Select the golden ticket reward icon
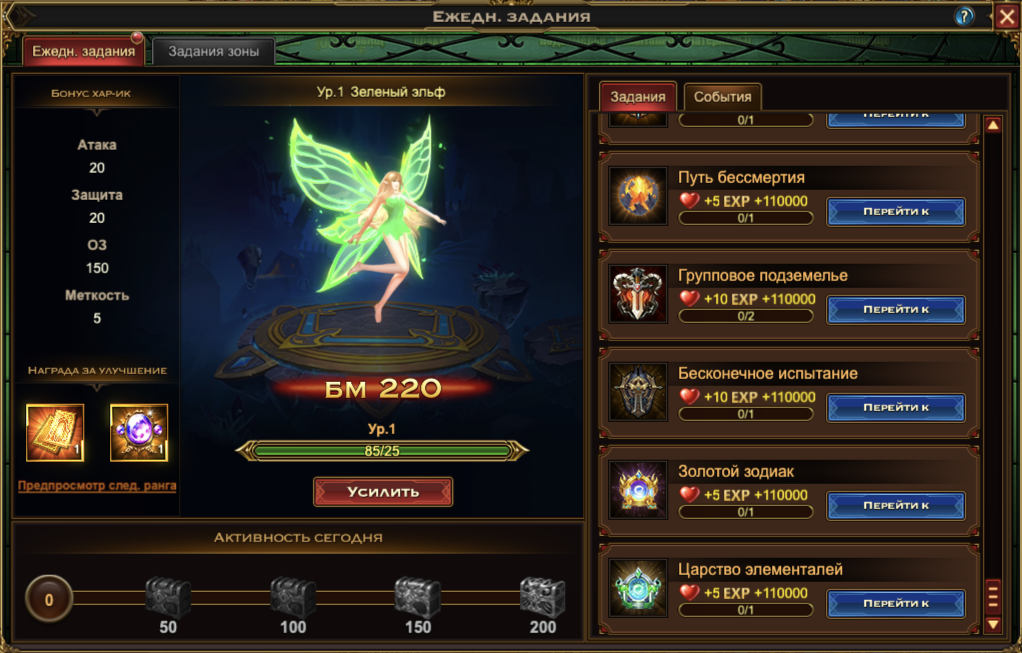This screenshot has height=653, width=1022. (x=55, y=432)
